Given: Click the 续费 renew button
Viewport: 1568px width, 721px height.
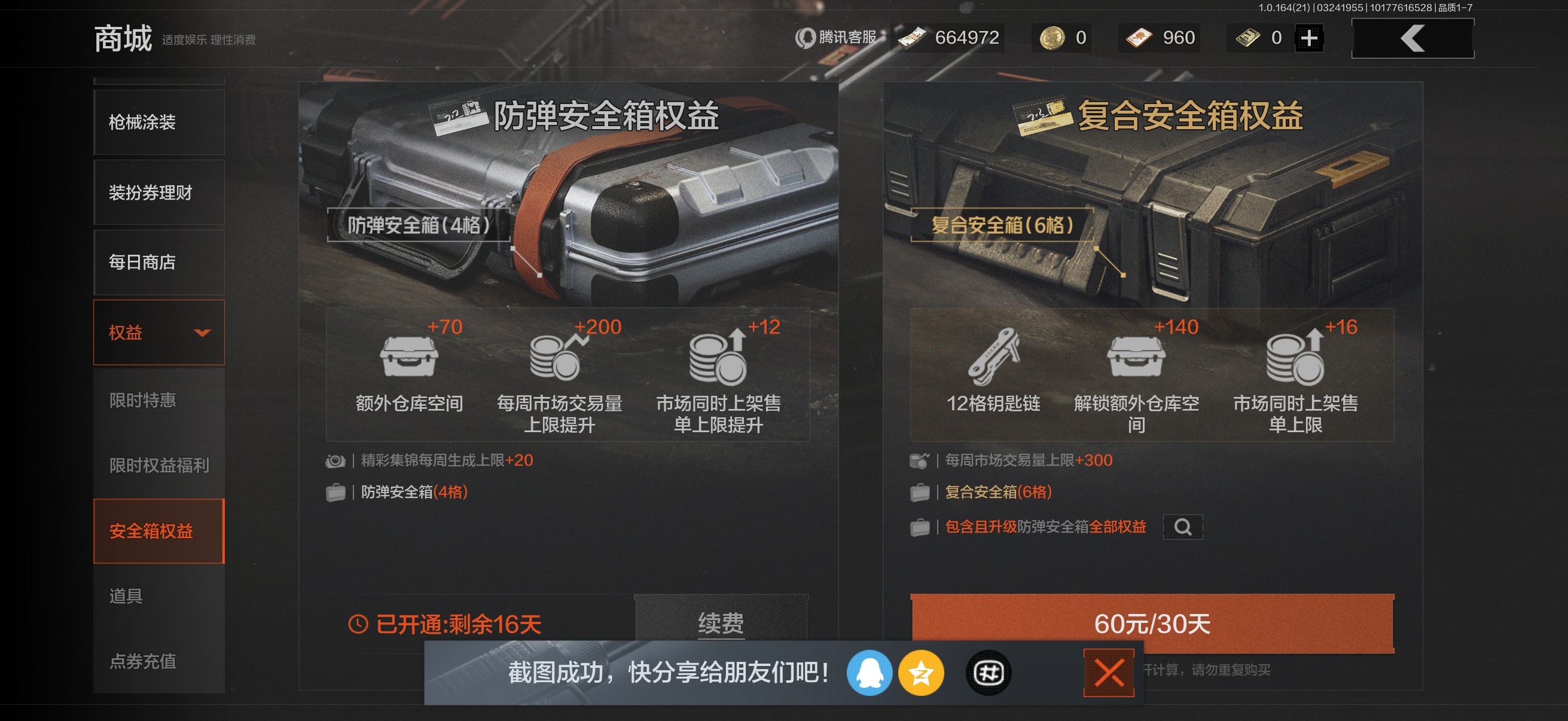Looking at the screenshot, I should pyautogui.click(x=721, y=624).
